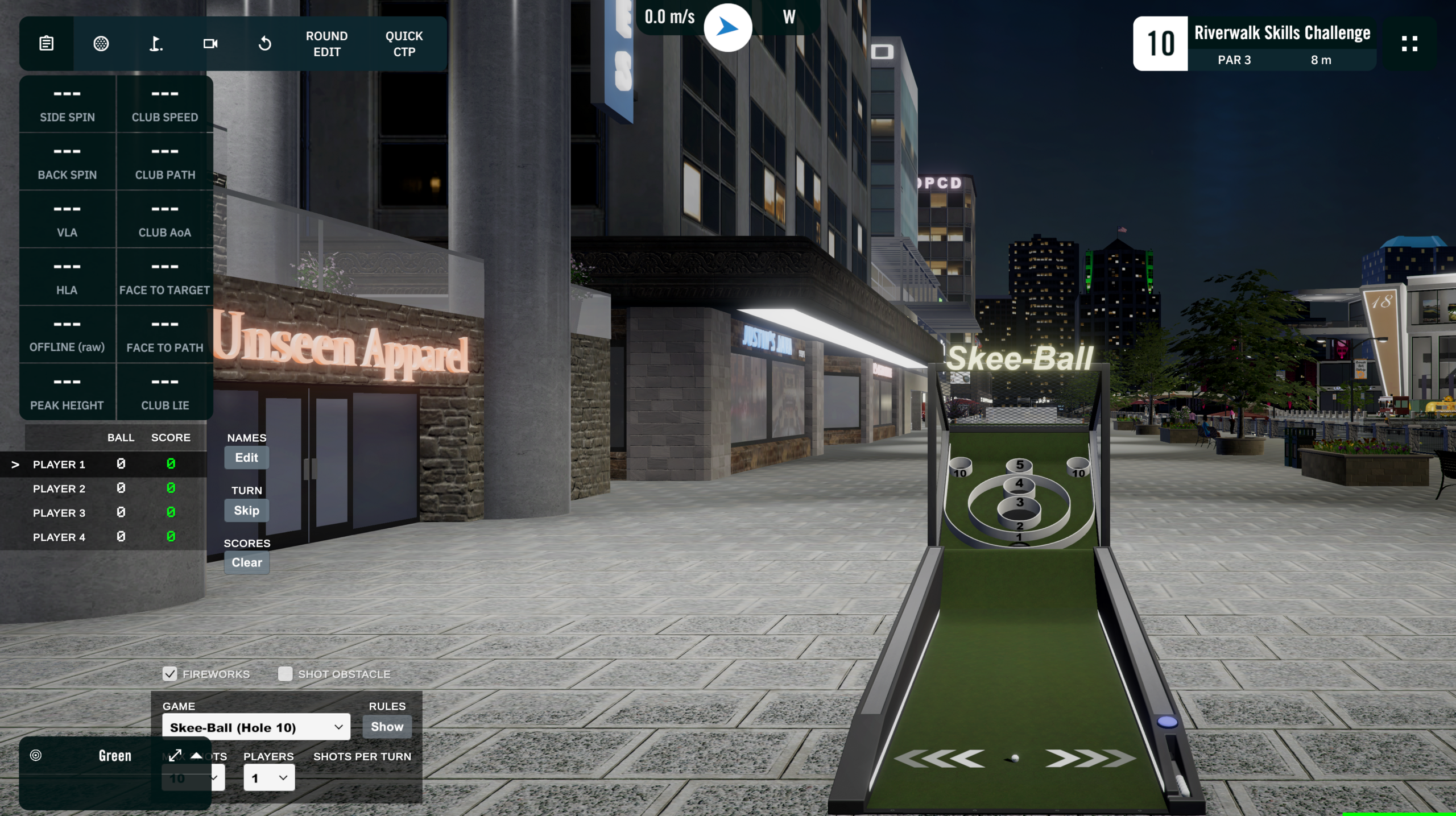Activate Quick CTP mode

pyautogui.click(x=404, y=44)
